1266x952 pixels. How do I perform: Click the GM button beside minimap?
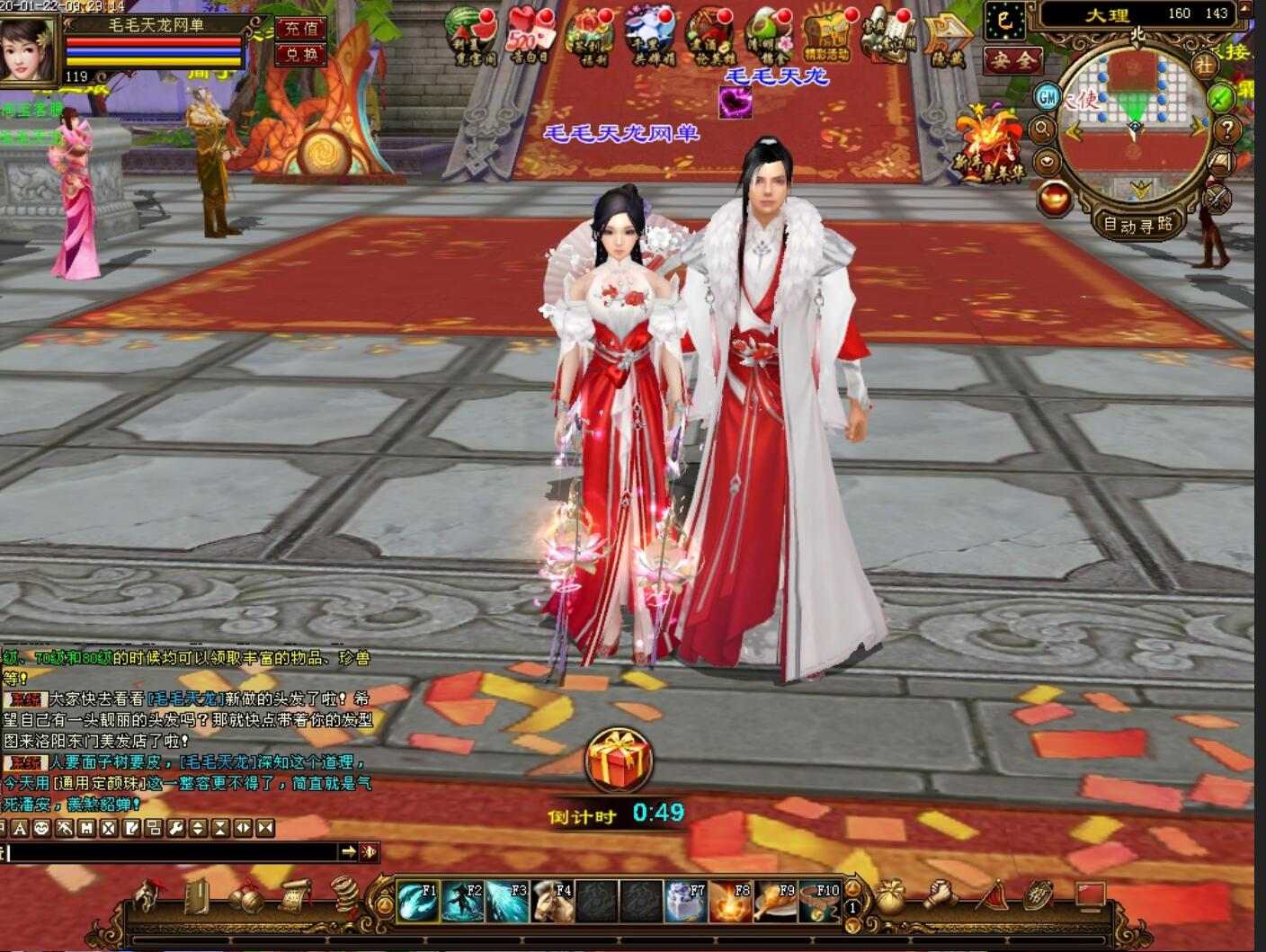pyautogui.click(x=1047, y=96)
